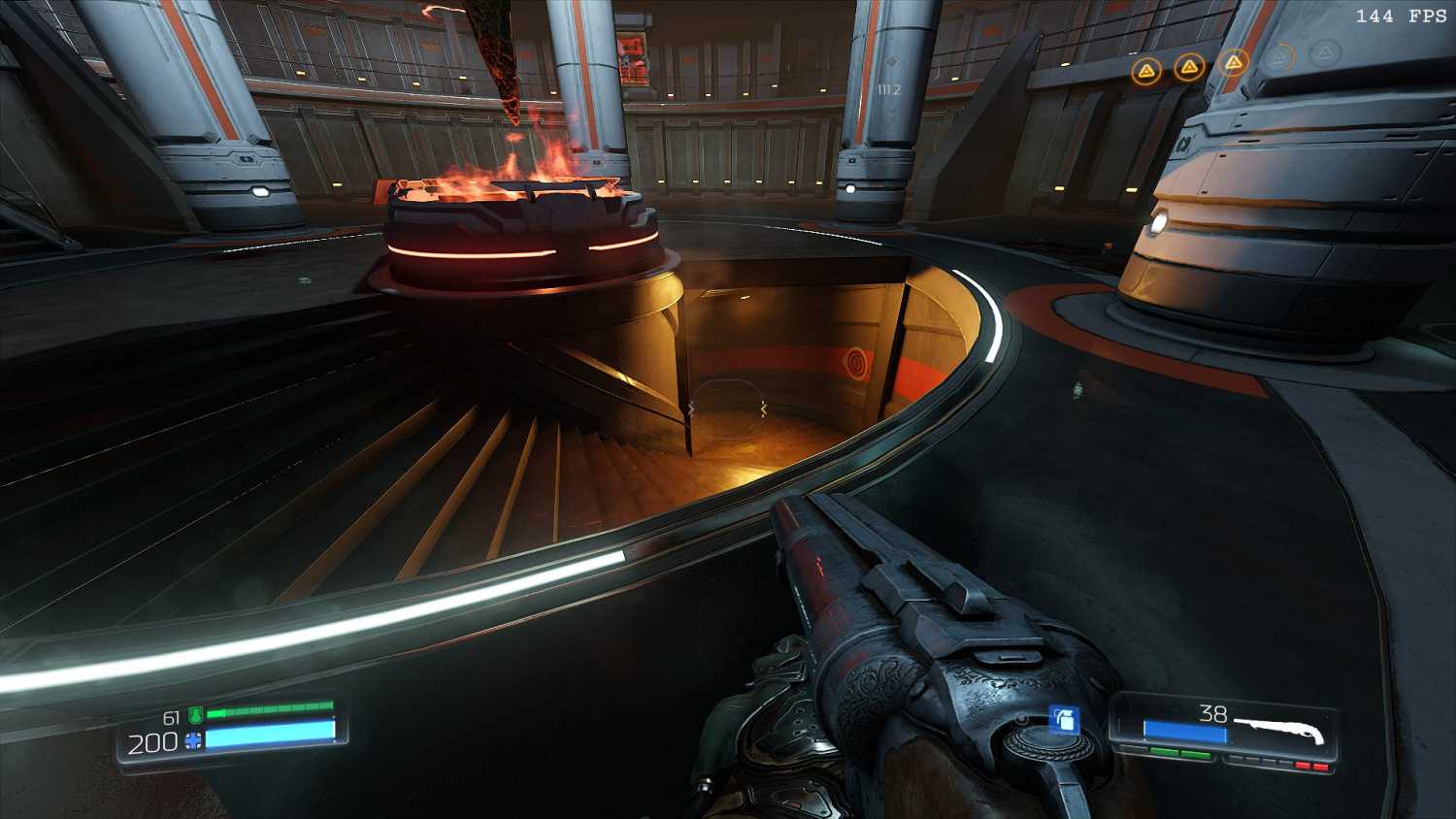Click the green armor icon
1456x819 pixels.
195,716
